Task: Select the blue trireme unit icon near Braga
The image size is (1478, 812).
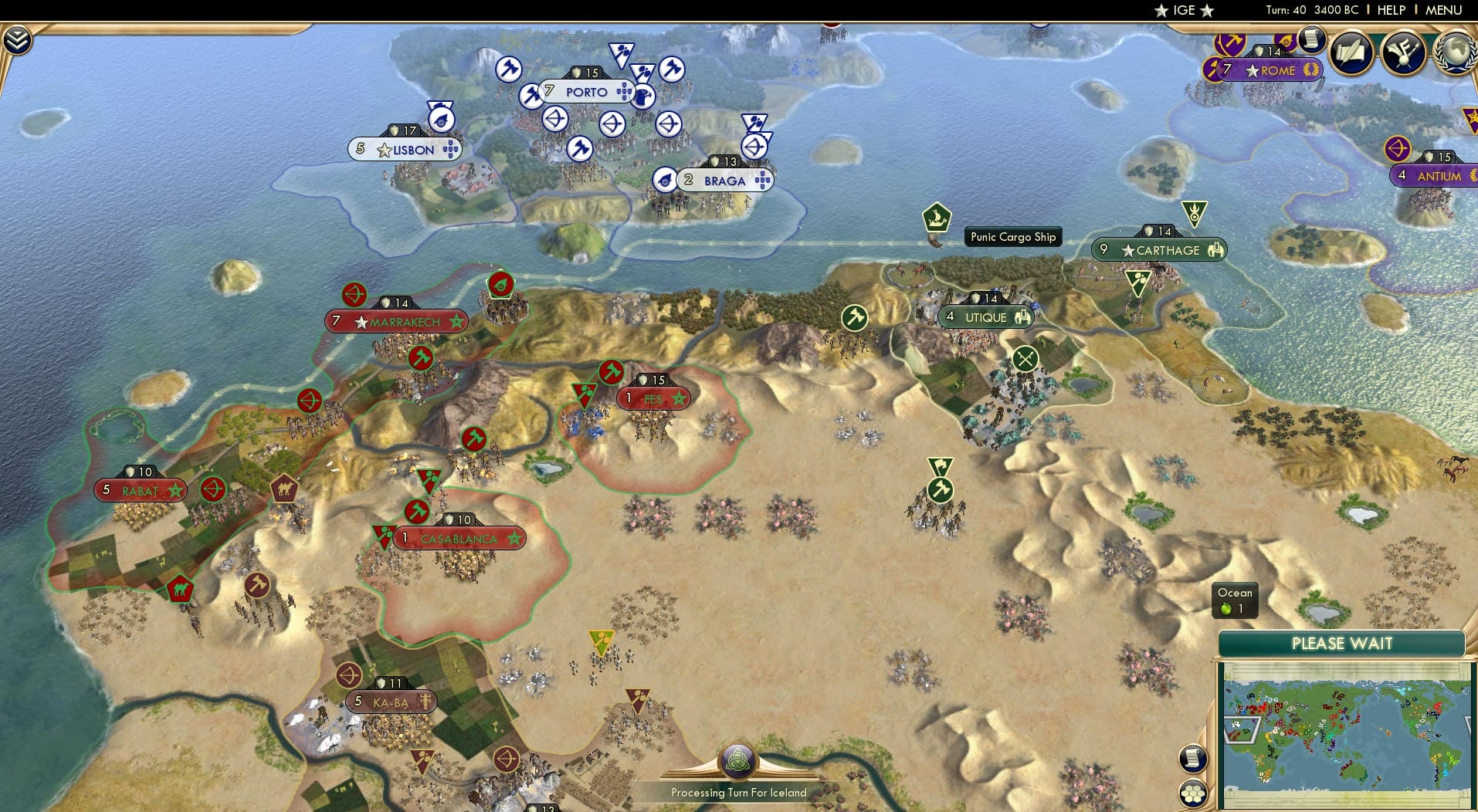Action: 665,180
